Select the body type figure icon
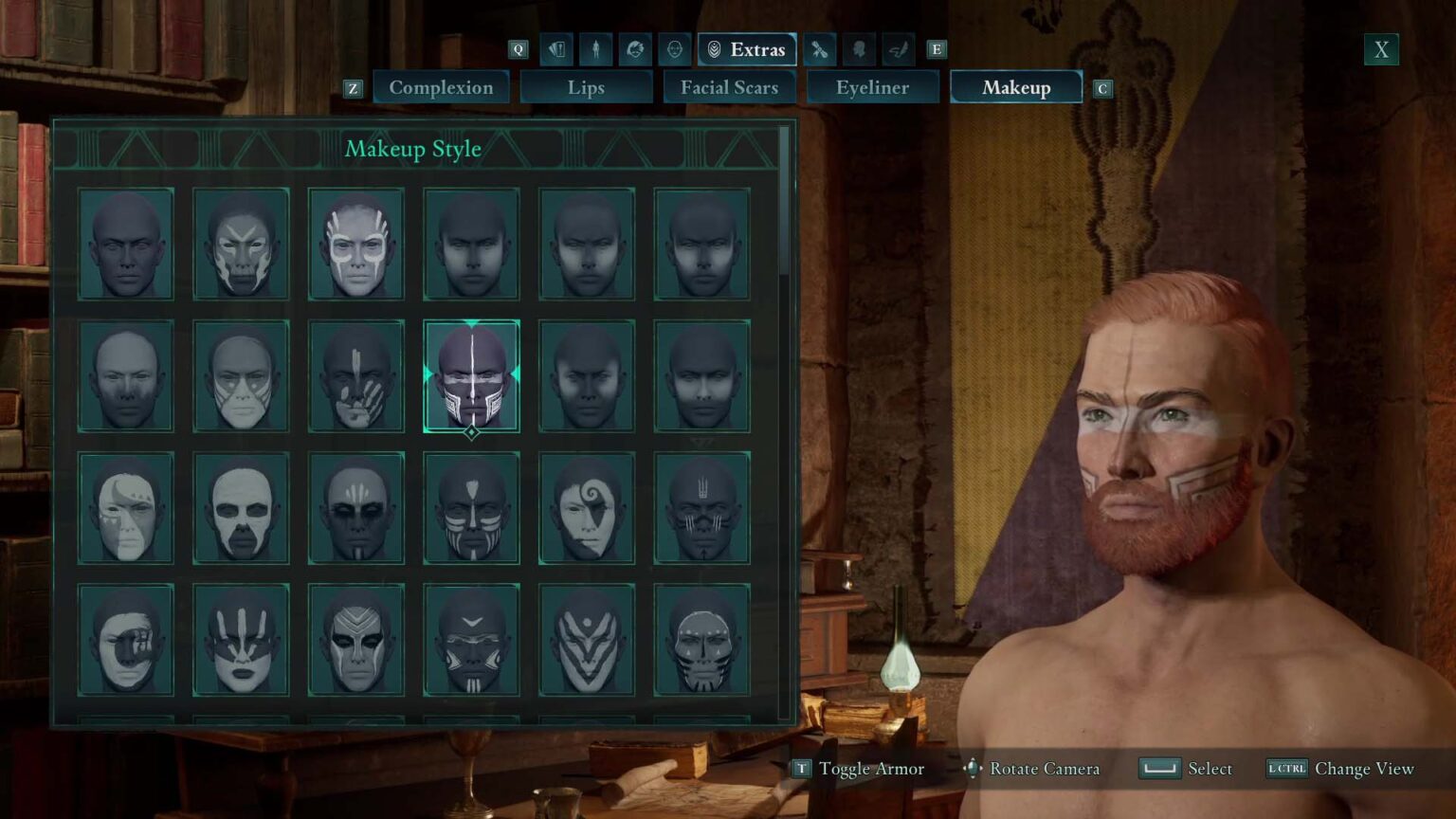The image size is (1456, 819). pos(595,49)
